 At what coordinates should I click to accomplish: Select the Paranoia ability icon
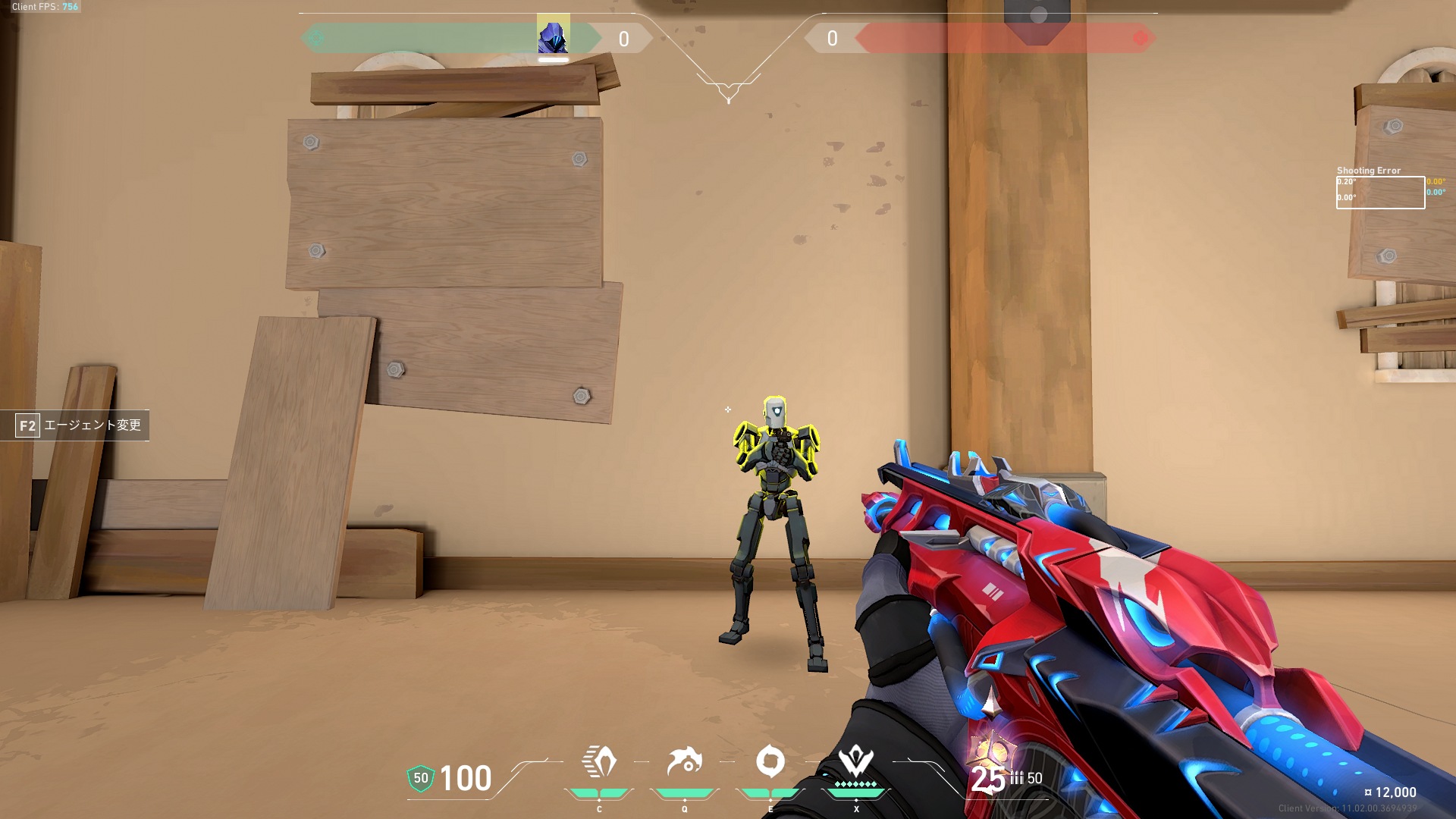tap(684, 761)
